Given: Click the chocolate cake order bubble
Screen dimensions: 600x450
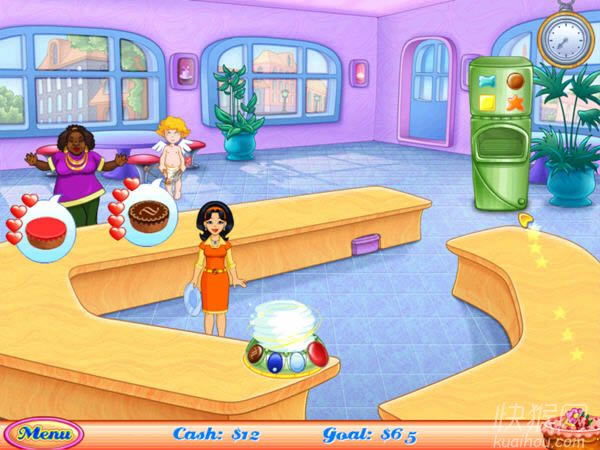Looking at the screenshot, I should (x=149, y=214).
